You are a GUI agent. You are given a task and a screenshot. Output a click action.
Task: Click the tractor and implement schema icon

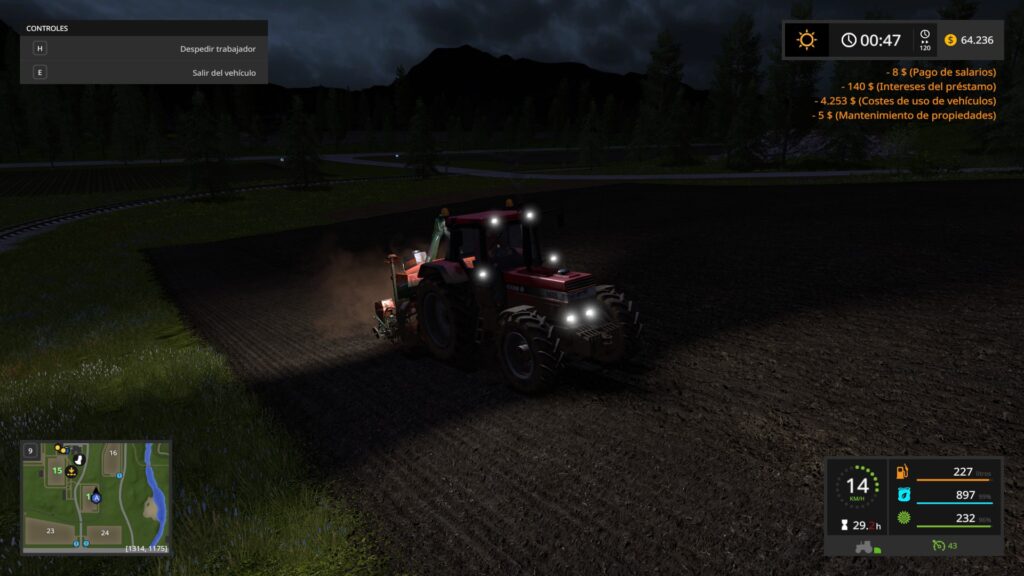click(x=862, y=546)
